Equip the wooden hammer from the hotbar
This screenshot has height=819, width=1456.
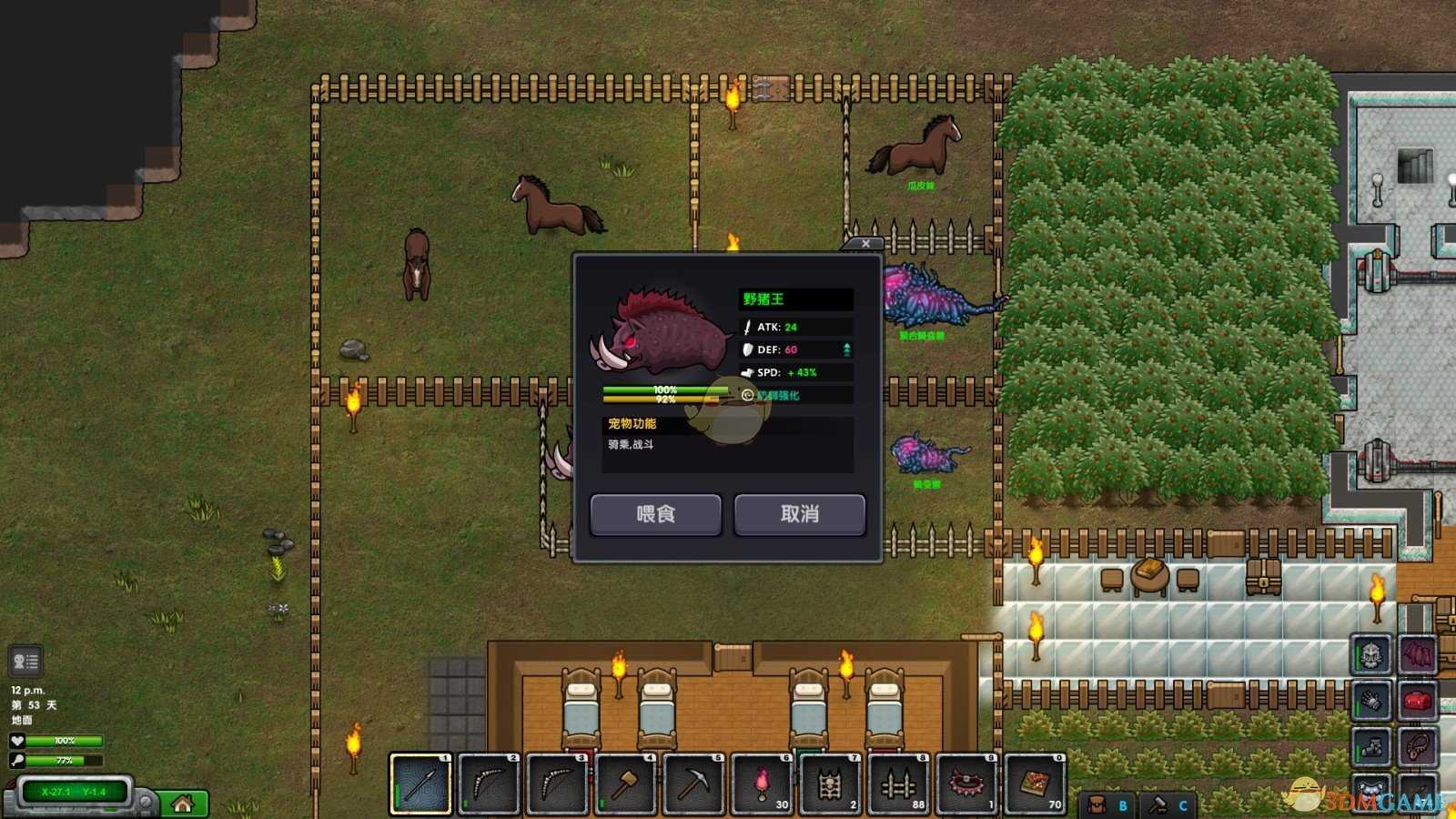click(625, 784)
